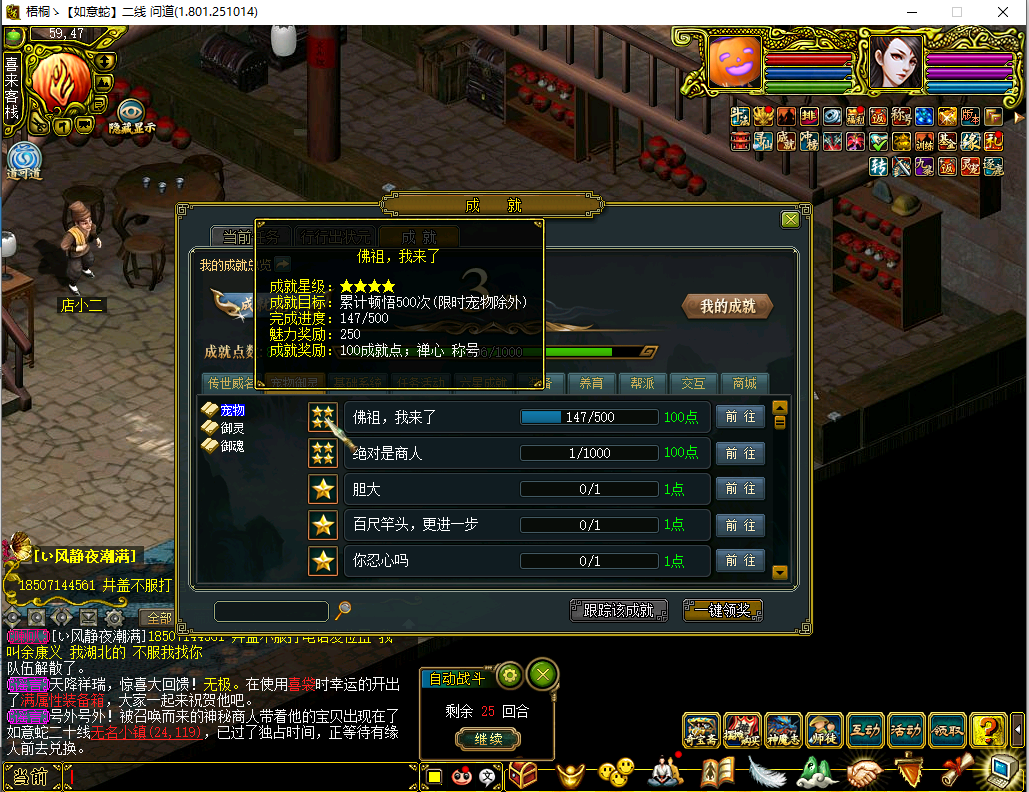Switch to the 养育 achievement tab
This screenshot has height=792, width=1029.
591,383
